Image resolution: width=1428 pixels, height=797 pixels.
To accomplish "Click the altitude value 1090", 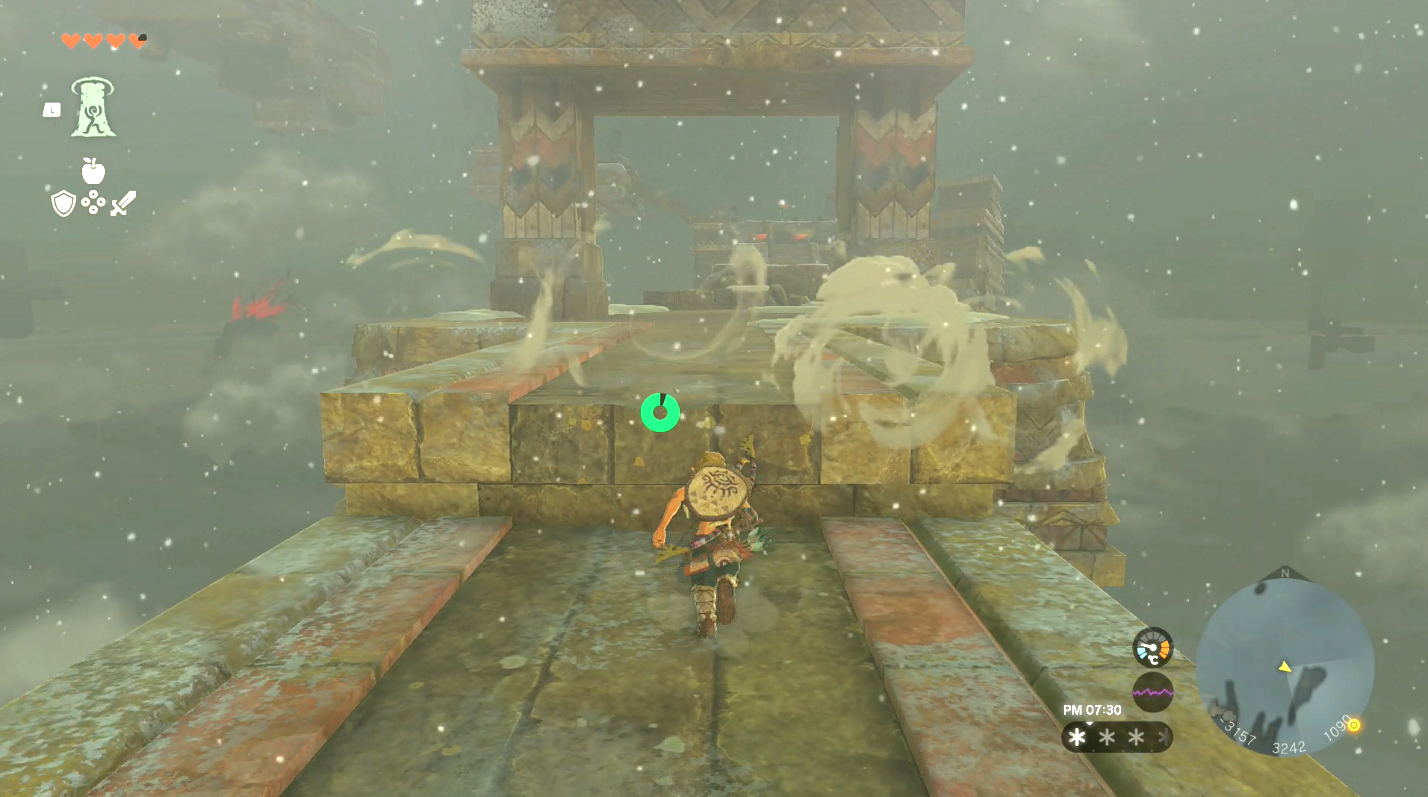I will pyautogui.click(x=1338, y=729).
